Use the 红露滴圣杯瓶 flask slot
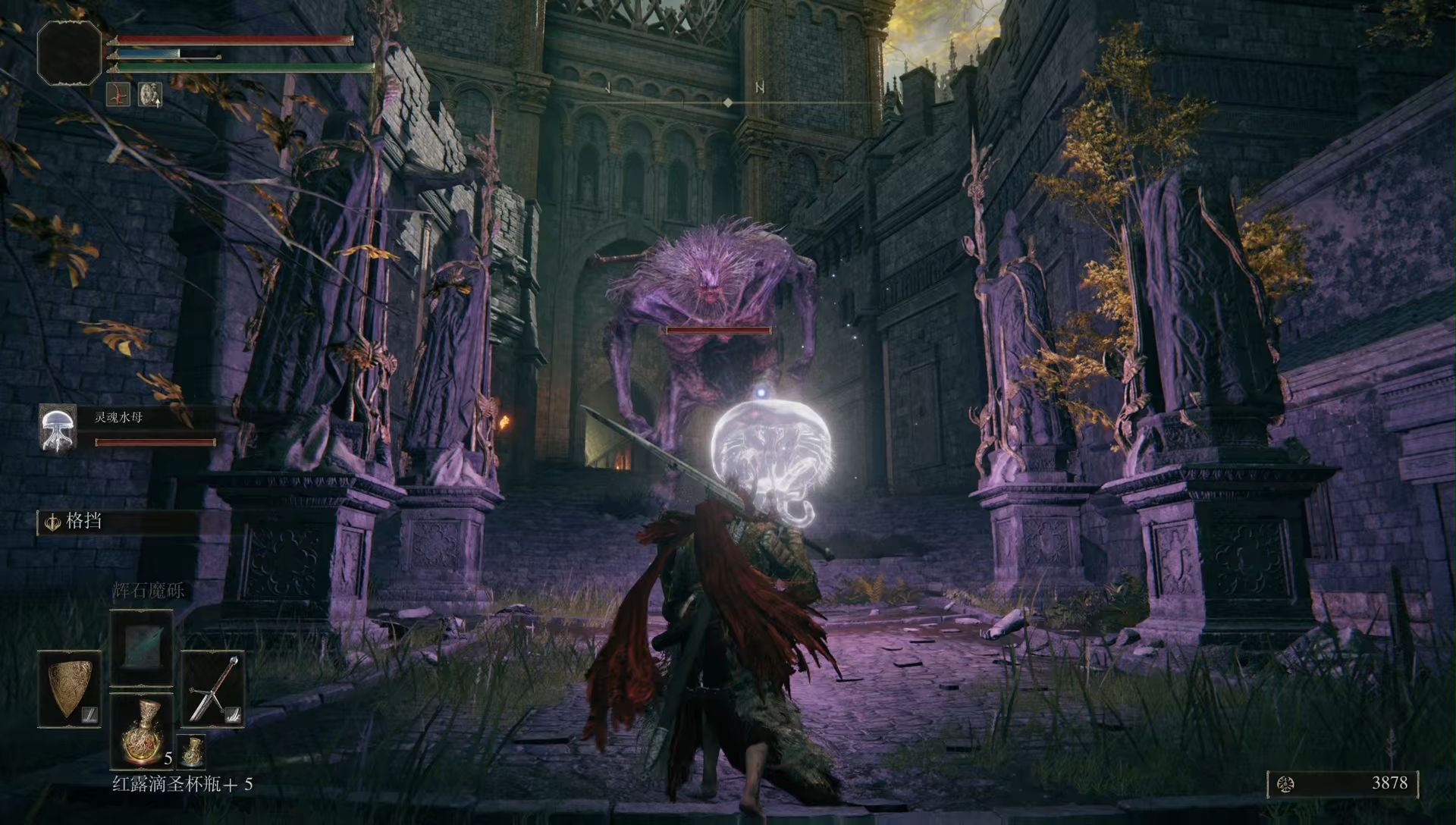Viewport: 1456px width, 825px height. tap(141, 731)
